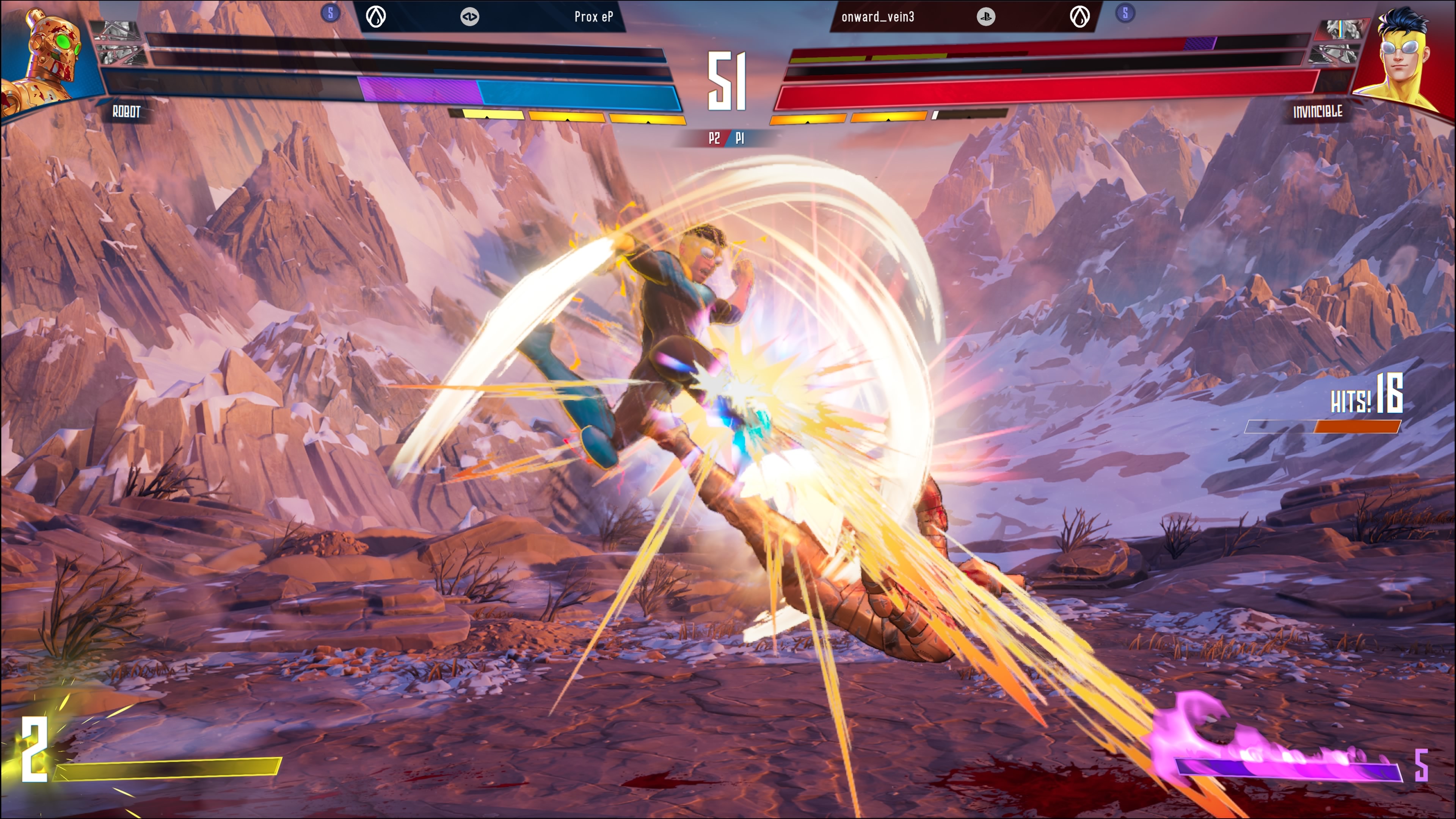The height and width of the screenshot is (819, 1456).
Task: Select the onward_vein3 player name banner
Action: [x=877, y=17]
